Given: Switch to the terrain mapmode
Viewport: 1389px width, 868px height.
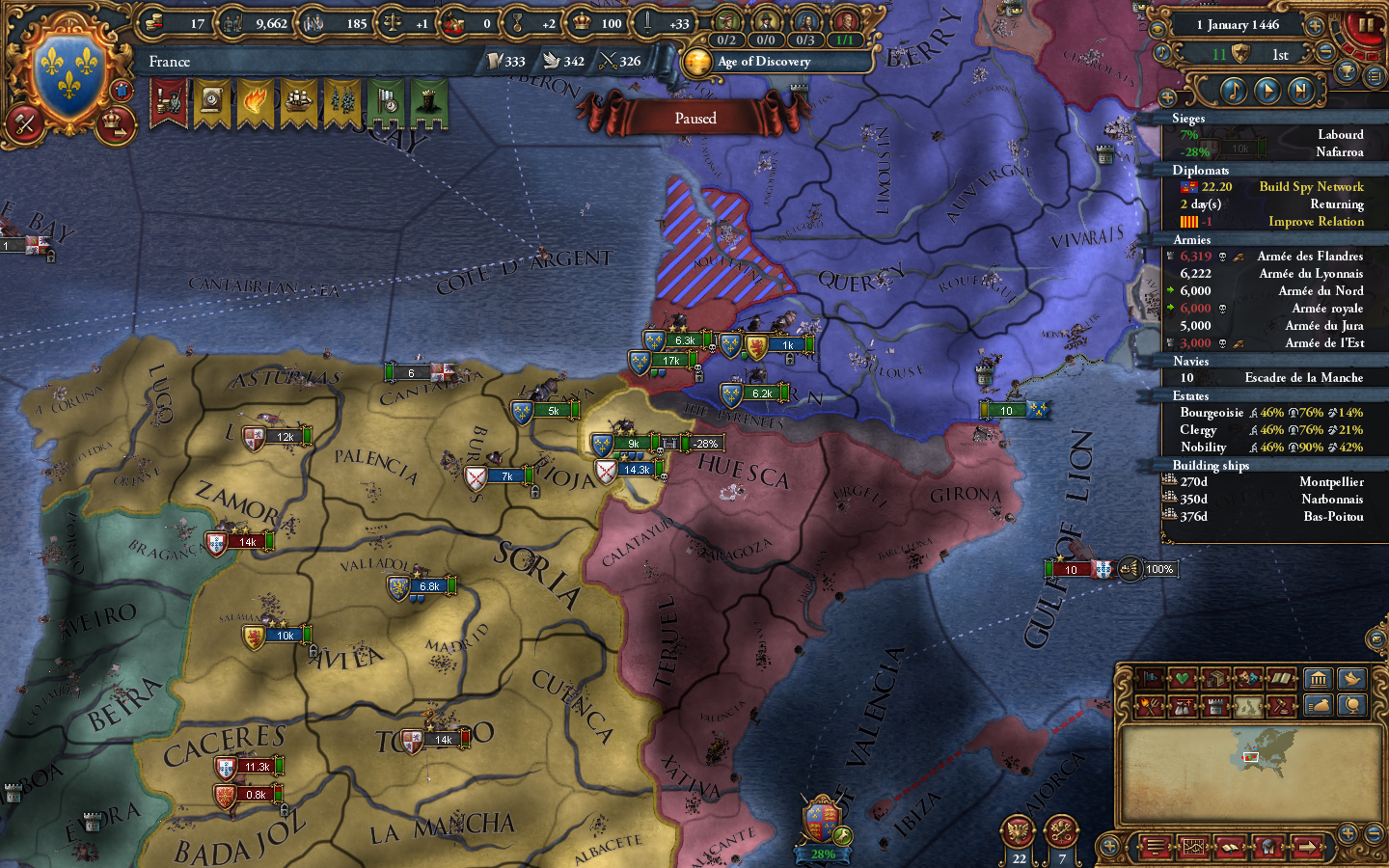Looking at the screenshot, I should click(x=1248, y=705).
